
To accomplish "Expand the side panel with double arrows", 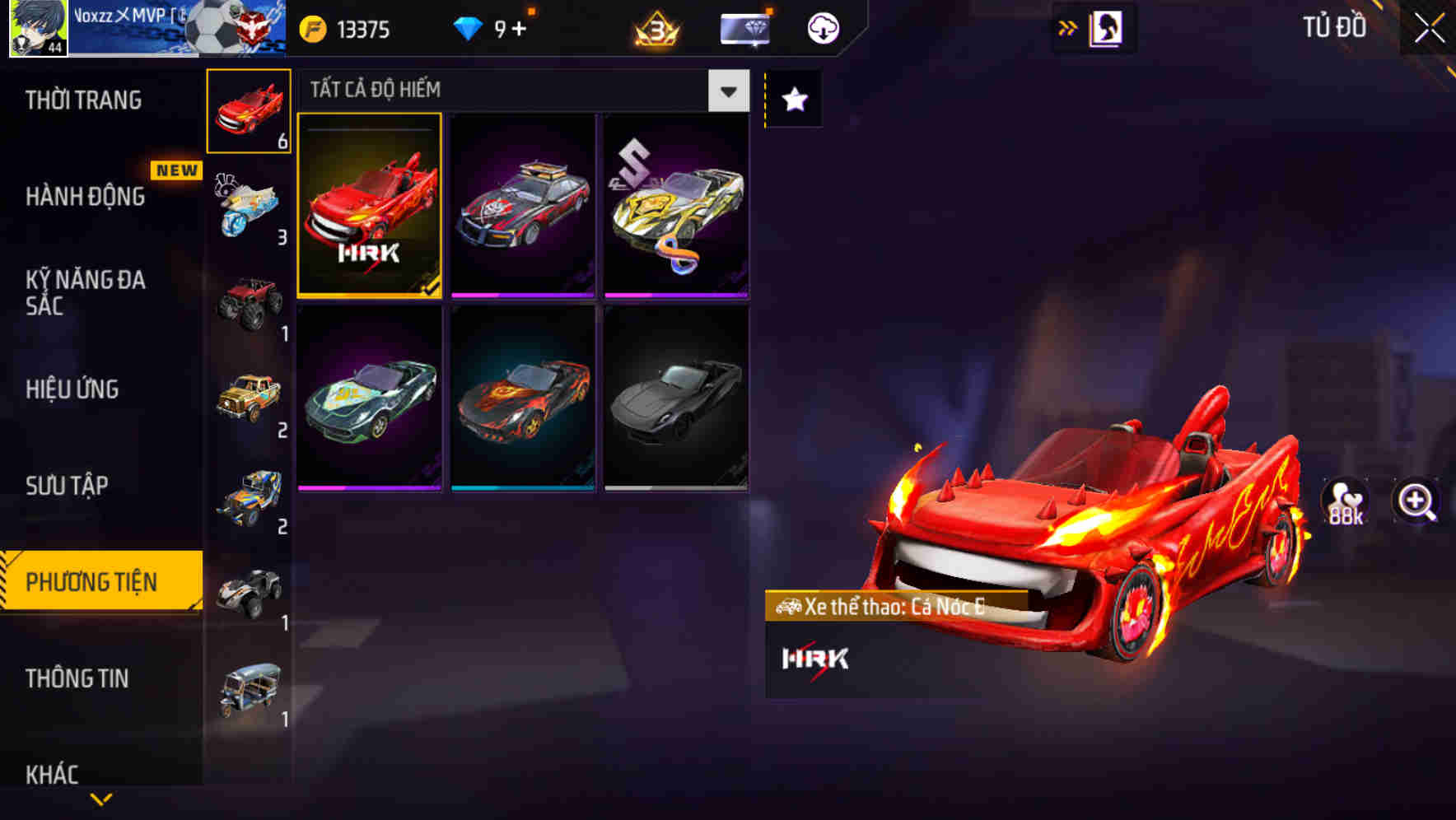I will [1066, 27].
